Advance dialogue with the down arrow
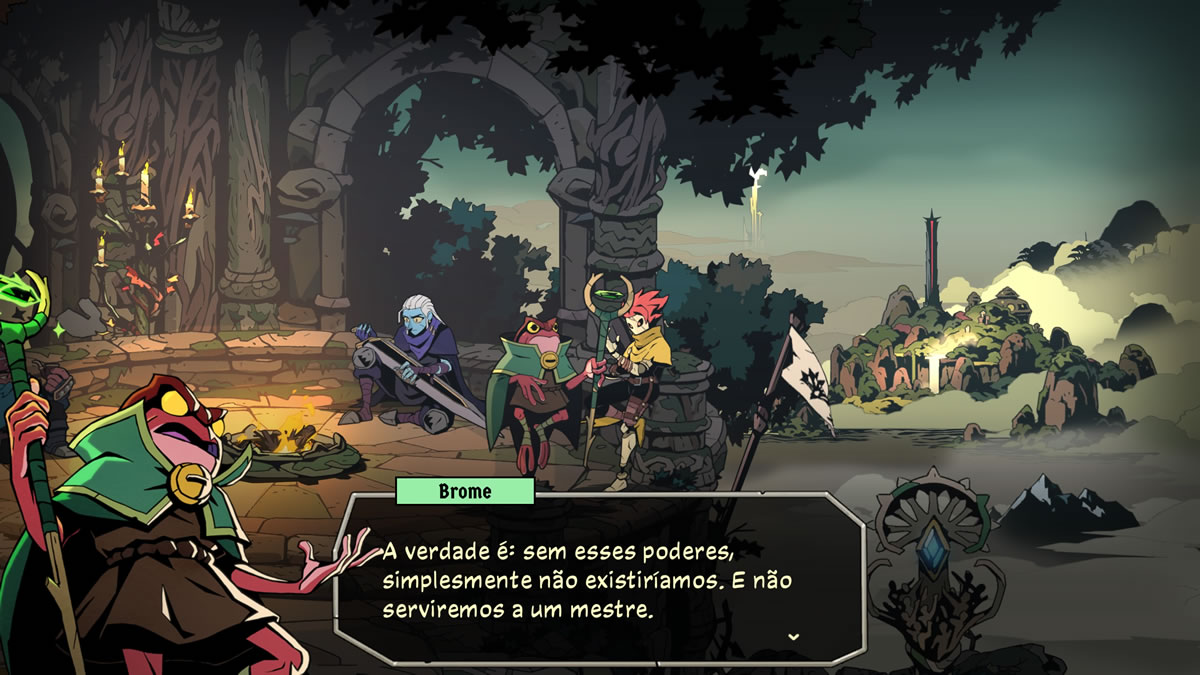Viewport: 1200px width, 675px height. pyautogui.click(x=793, y=636)
